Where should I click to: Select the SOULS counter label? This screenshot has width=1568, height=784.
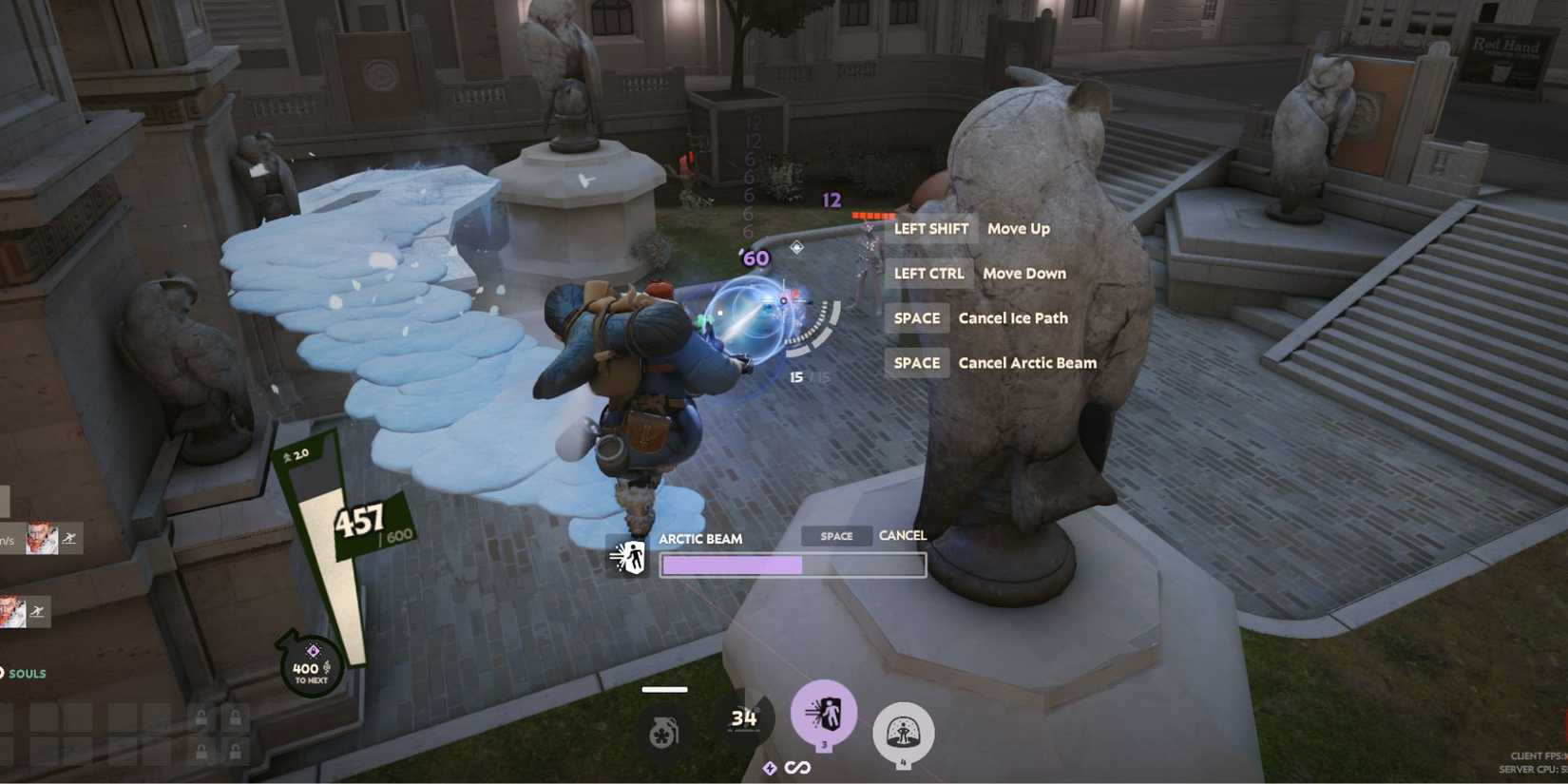(x=28, y=673)
